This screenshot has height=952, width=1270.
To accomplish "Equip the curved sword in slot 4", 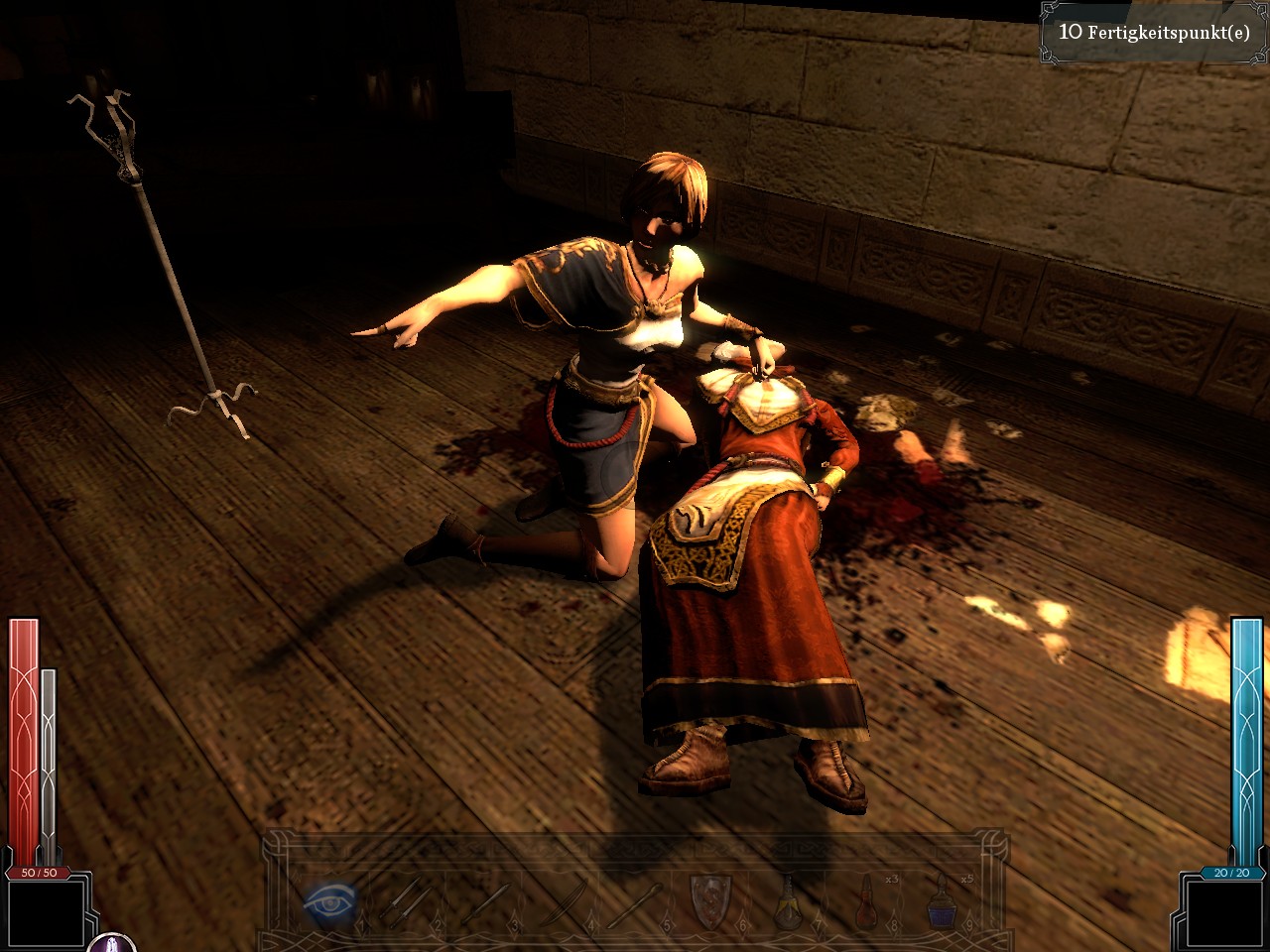I will click(564, 902).
